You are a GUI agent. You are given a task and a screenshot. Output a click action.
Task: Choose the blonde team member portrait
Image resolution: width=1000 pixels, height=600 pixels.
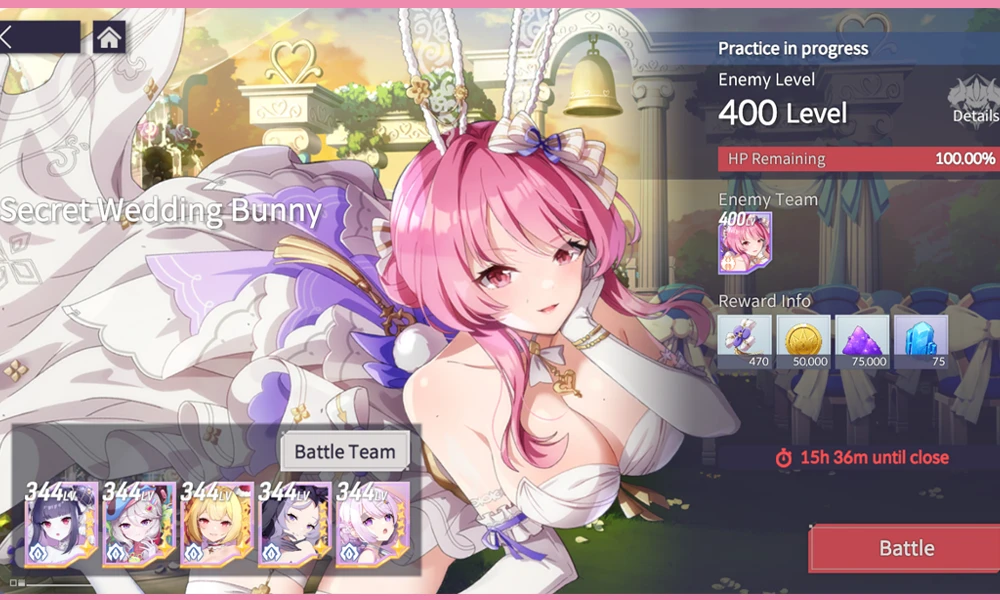(x=217, y=525)
